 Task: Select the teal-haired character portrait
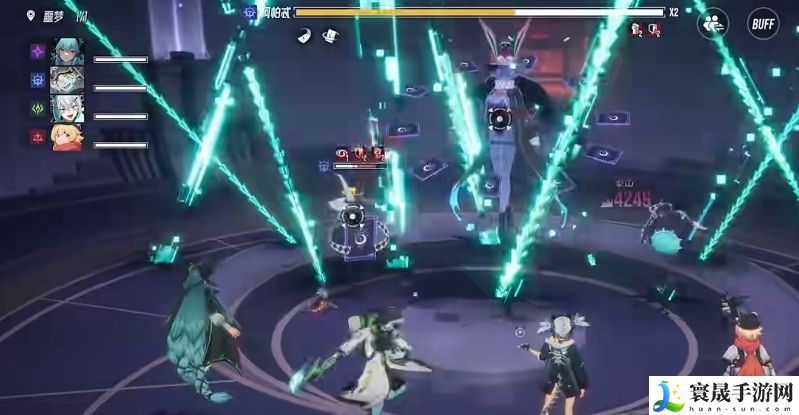(66, 52)
